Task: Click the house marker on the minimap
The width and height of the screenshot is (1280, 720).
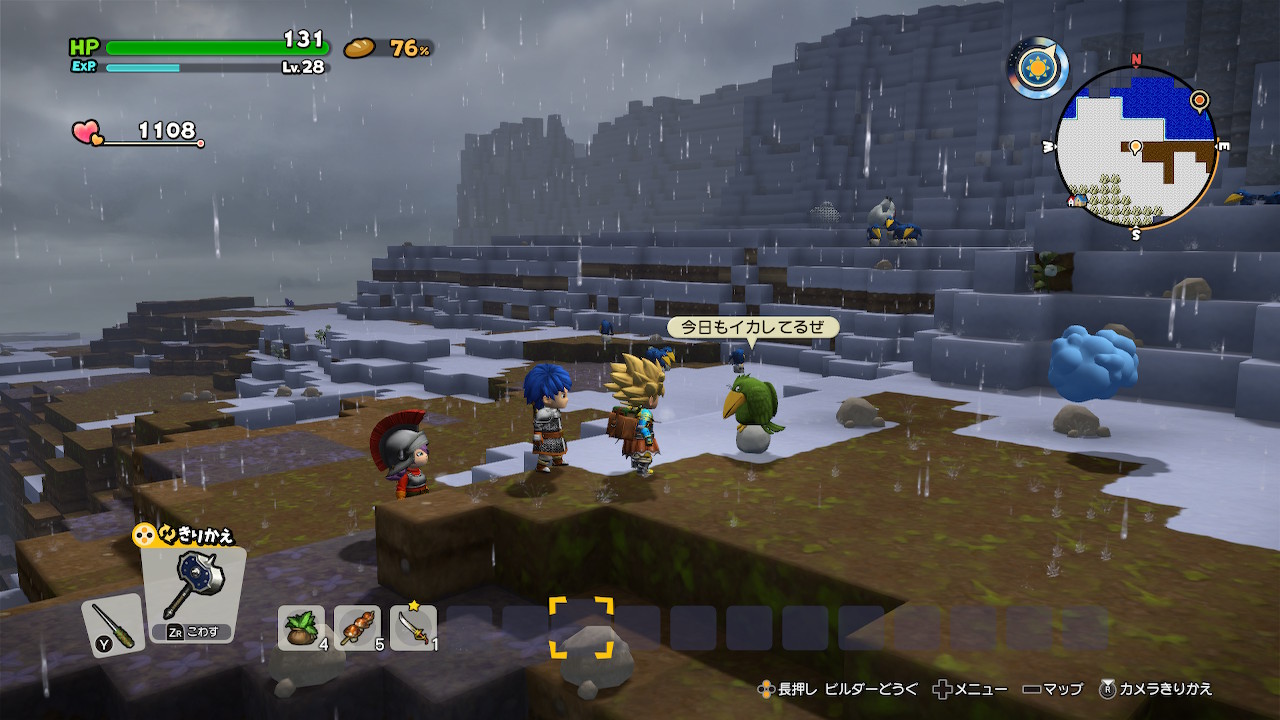Action: [1077, 200]
